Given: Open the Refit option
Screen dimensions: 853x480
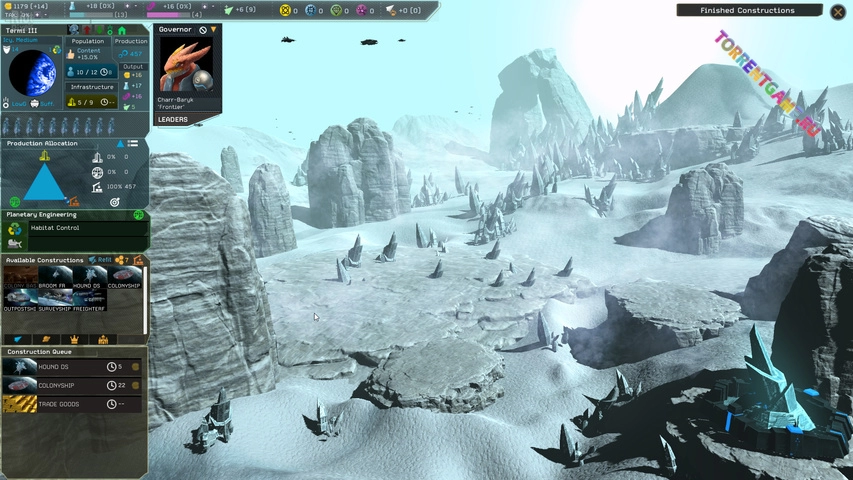Looking at the screenshot, I should [99, 260].
